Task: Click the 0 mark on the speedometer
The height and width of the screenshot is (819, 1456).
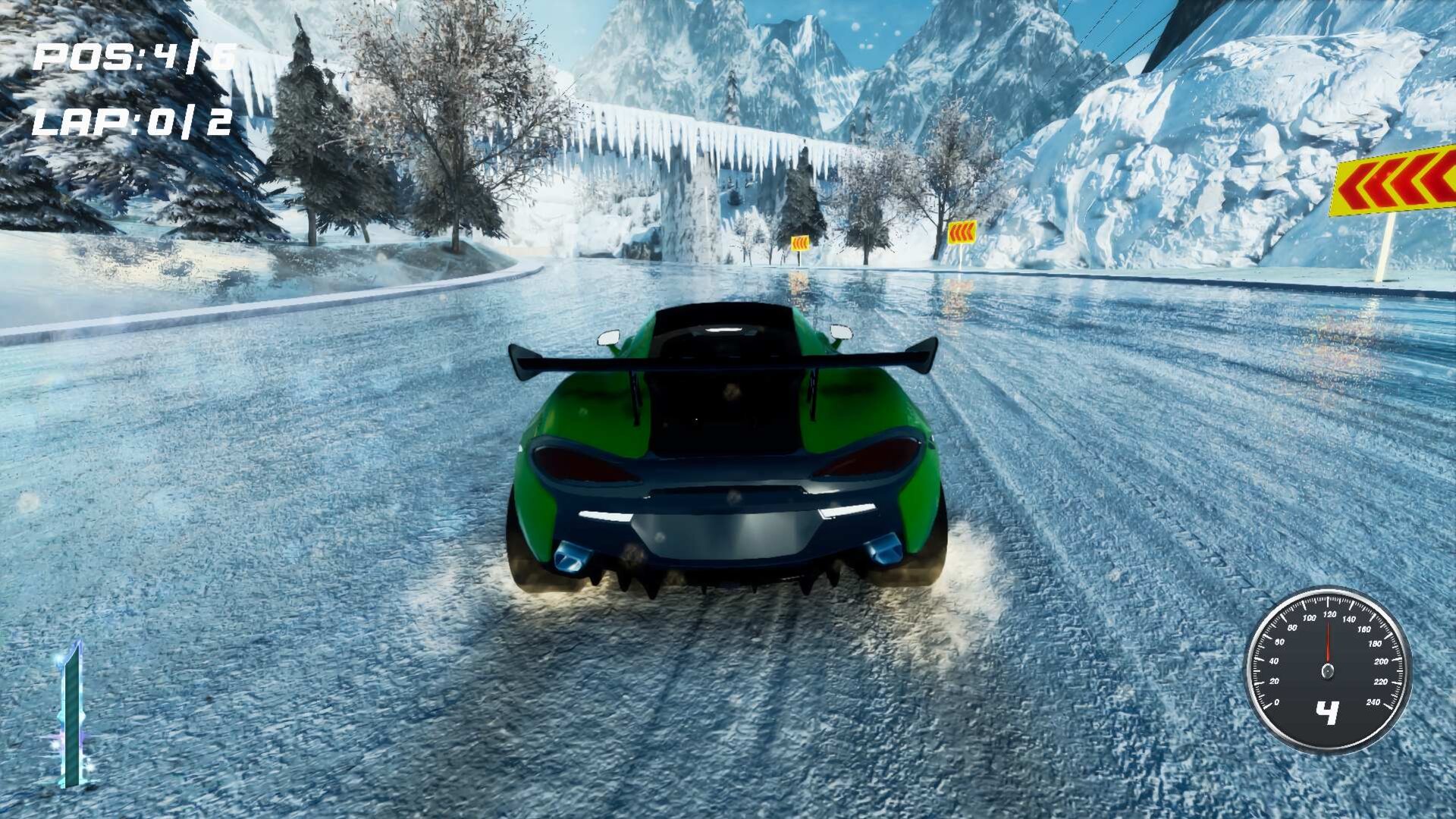Action: coord(1277,702)
